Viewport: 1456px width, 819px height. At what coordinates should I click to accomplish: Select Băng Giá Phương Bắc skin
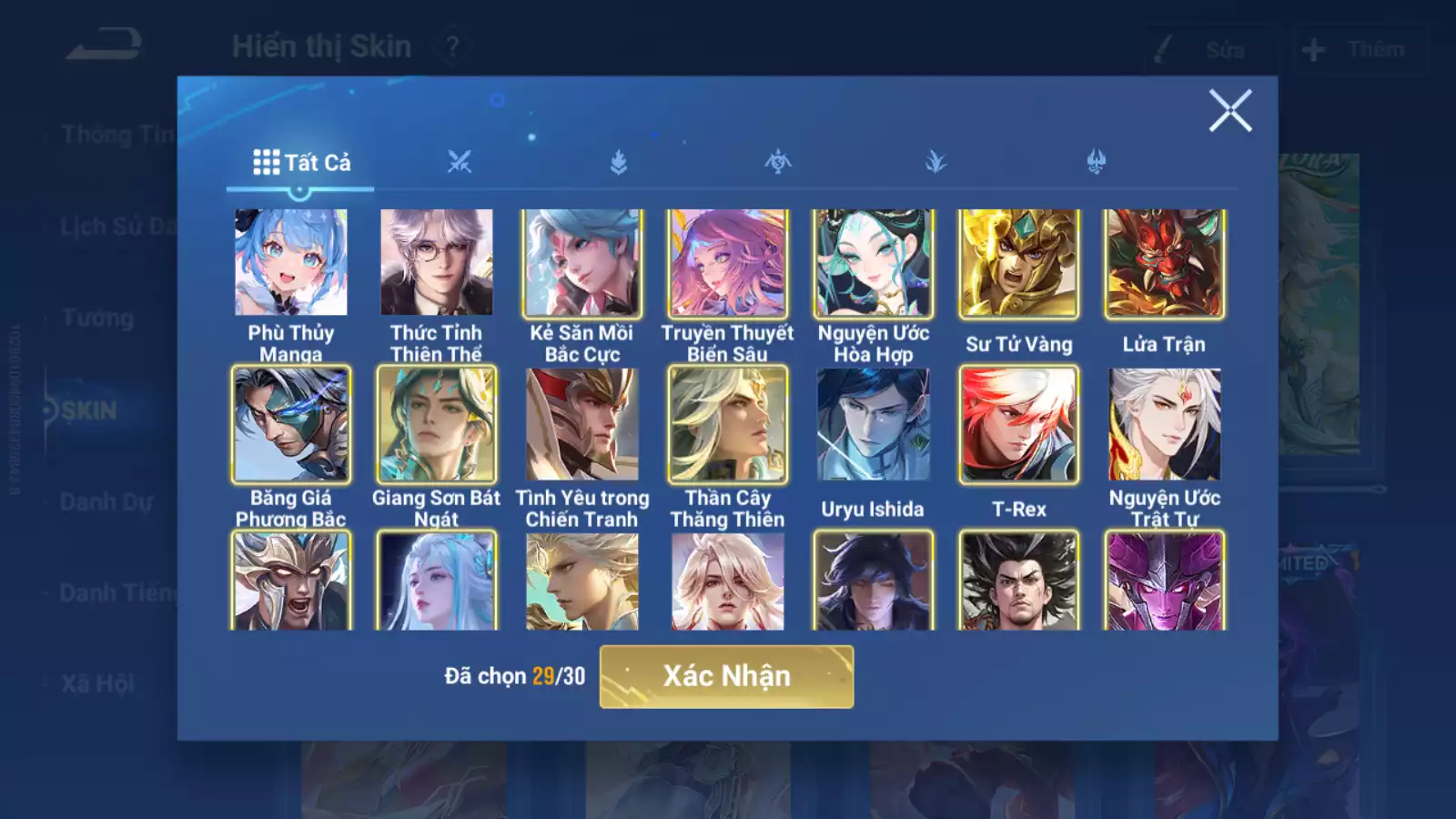pos(291,424)
